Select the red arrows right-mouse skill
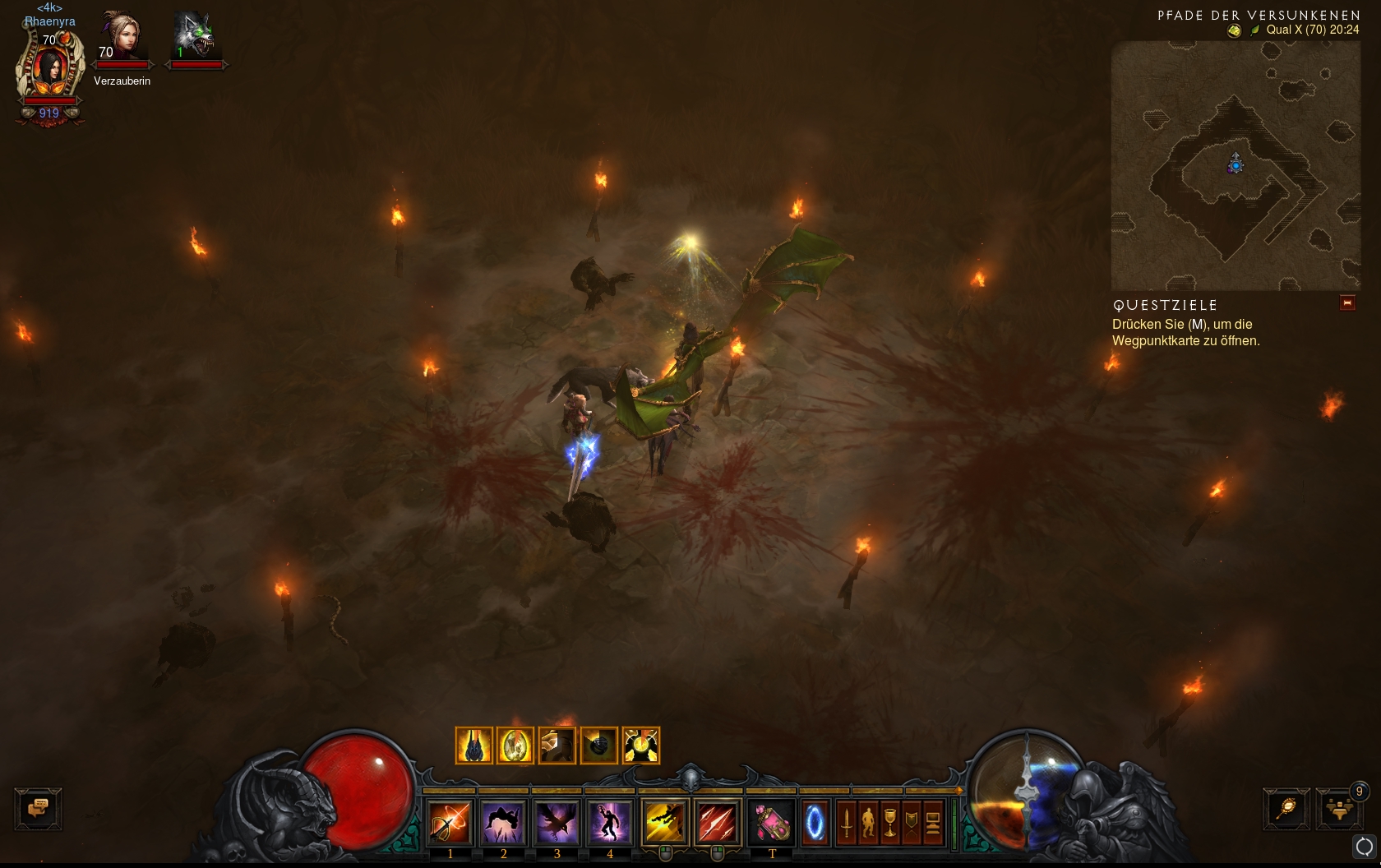1381x868 pixels. point(718,822)
